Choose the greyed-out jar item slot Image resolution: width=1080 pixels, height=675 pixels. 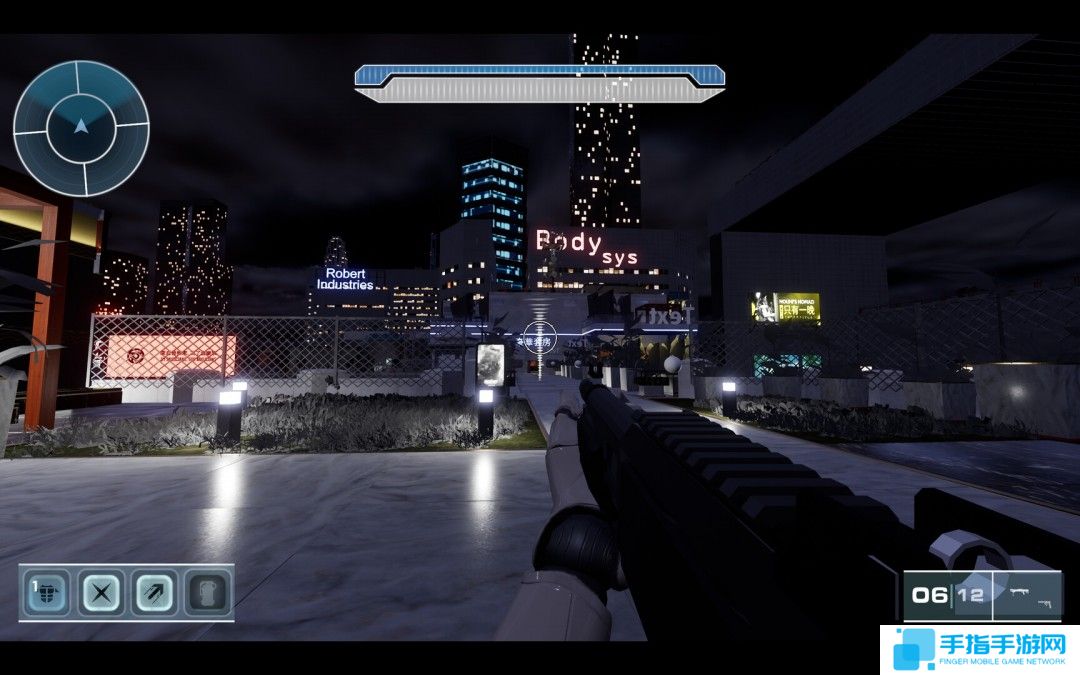(206, 593)
